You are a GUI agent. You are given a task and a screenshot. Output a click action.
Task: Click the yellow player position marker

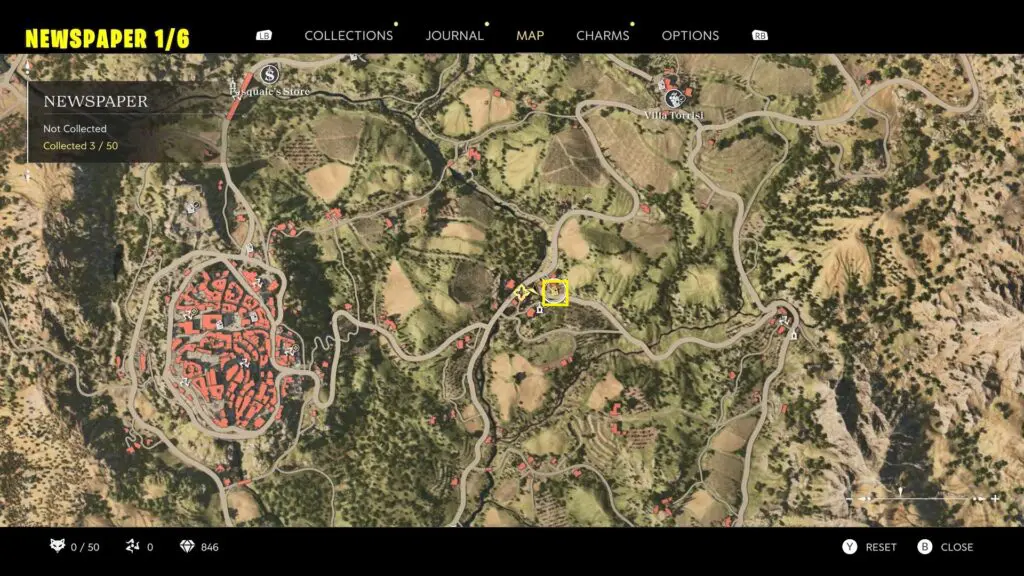pyautogui.click(x=521, y=293)
